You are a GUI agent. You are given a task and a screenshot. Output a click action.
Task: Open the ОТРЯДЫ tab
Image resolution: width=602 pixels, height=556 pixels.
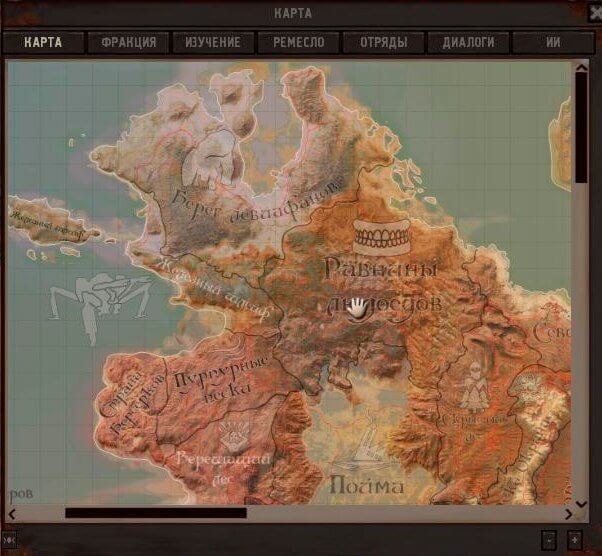click(x=383, y=42)
